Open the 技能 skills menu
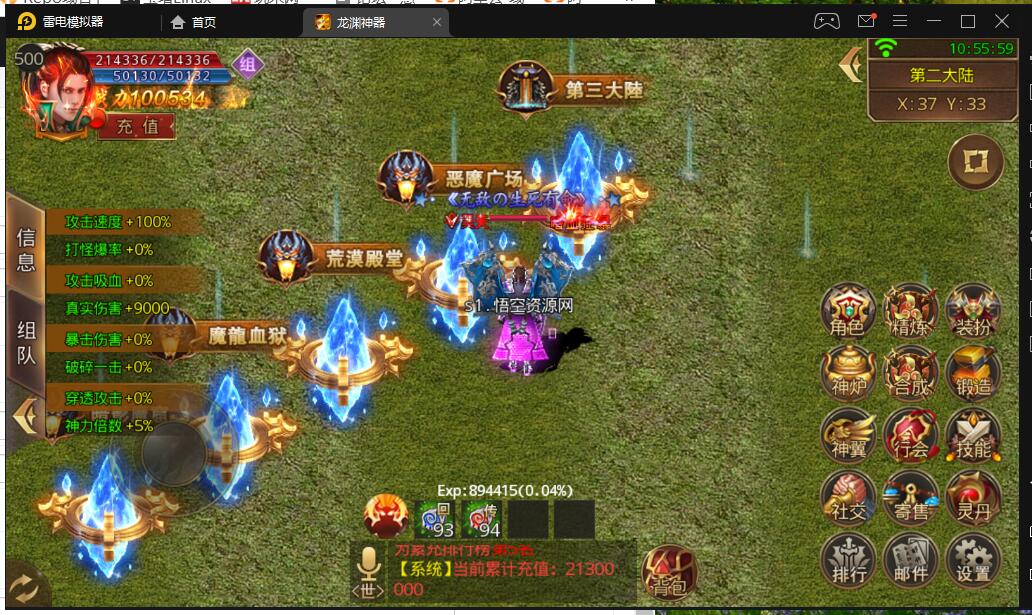This screenshot has height=615, width=1032. pyautogui.click(x=972, y=435)
